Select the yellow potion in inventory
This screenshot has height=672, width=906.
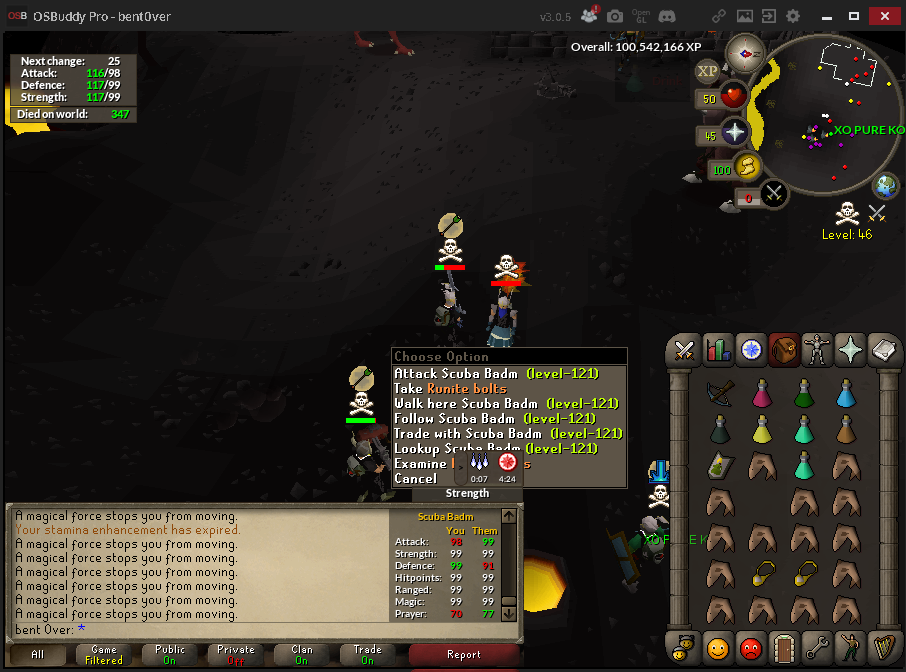point(761,429)
